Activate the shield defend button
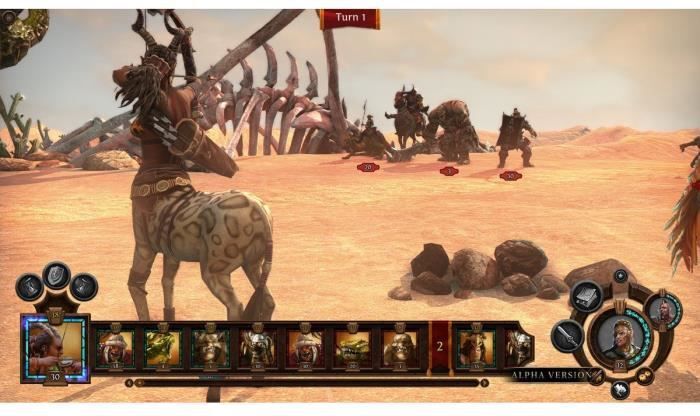 [x=56, y=275]
